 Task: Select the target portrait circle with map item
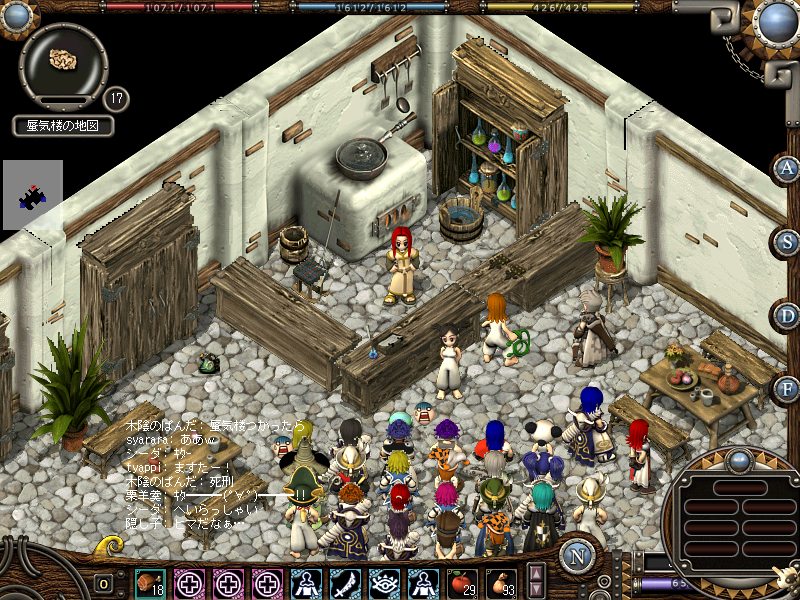(64, 60)
